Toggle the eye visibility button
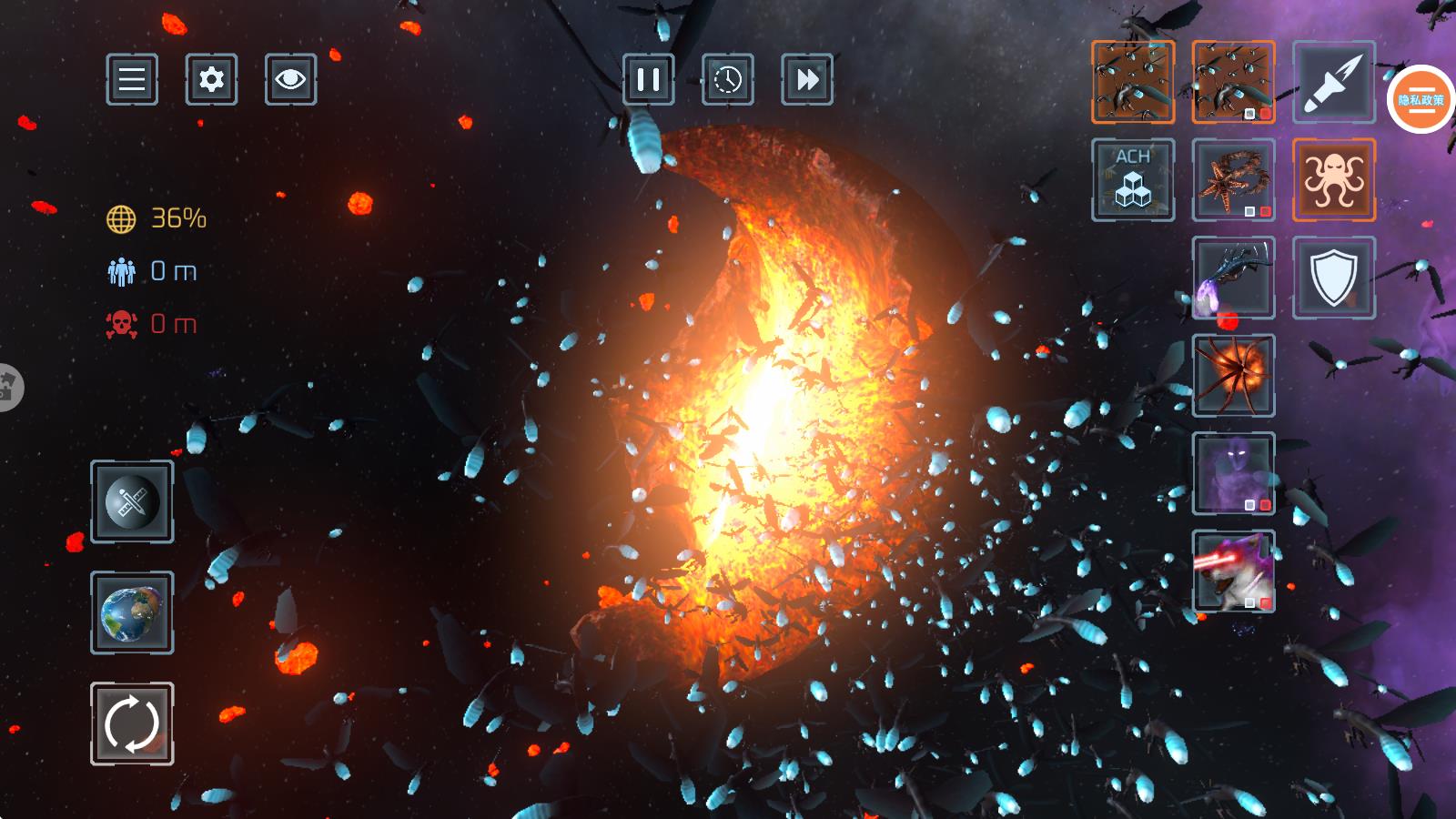 [x=290, y=79]
